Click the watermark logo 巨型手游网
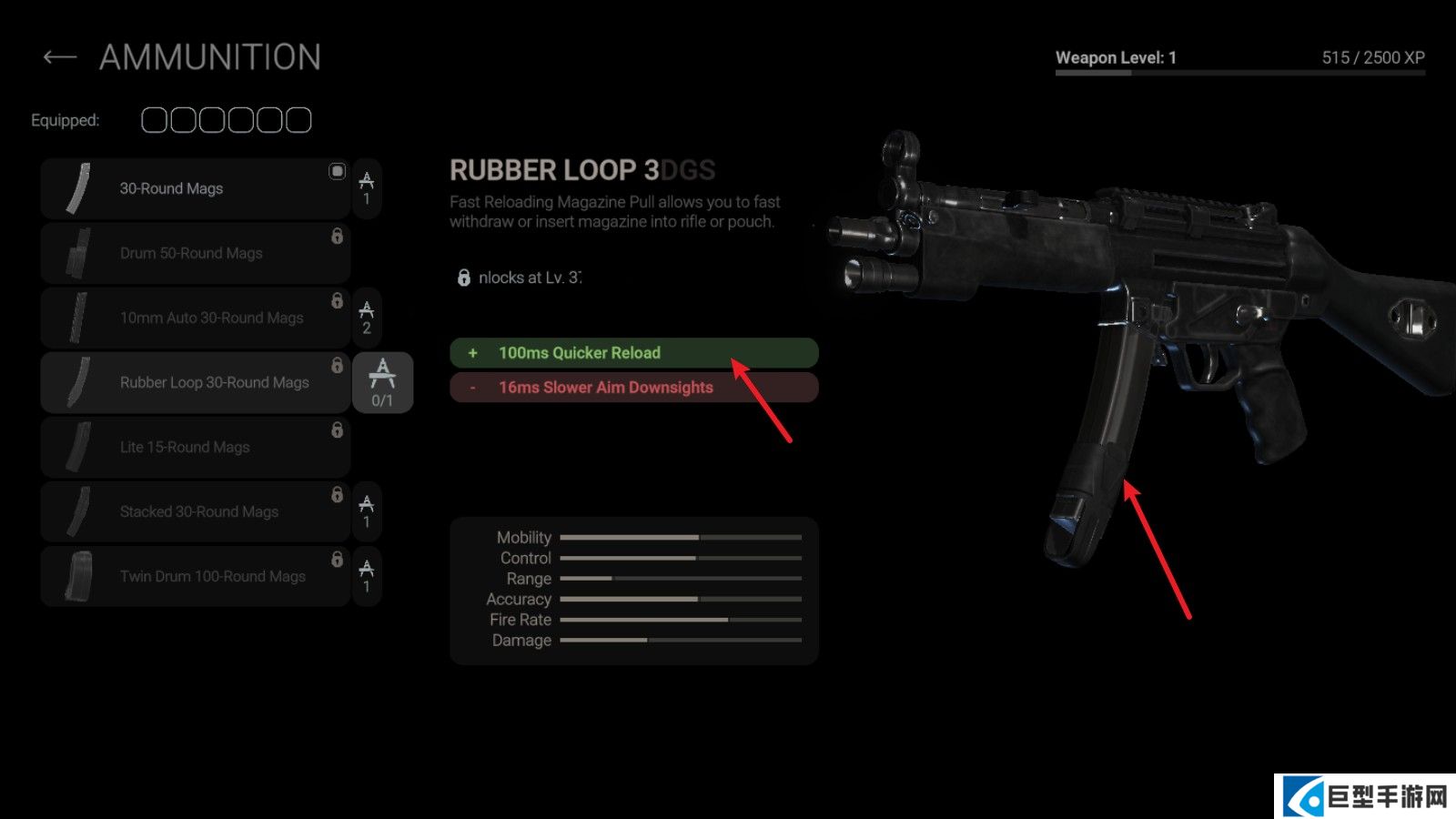This screenshot has width=1456, height=819. pos(1365,797)
